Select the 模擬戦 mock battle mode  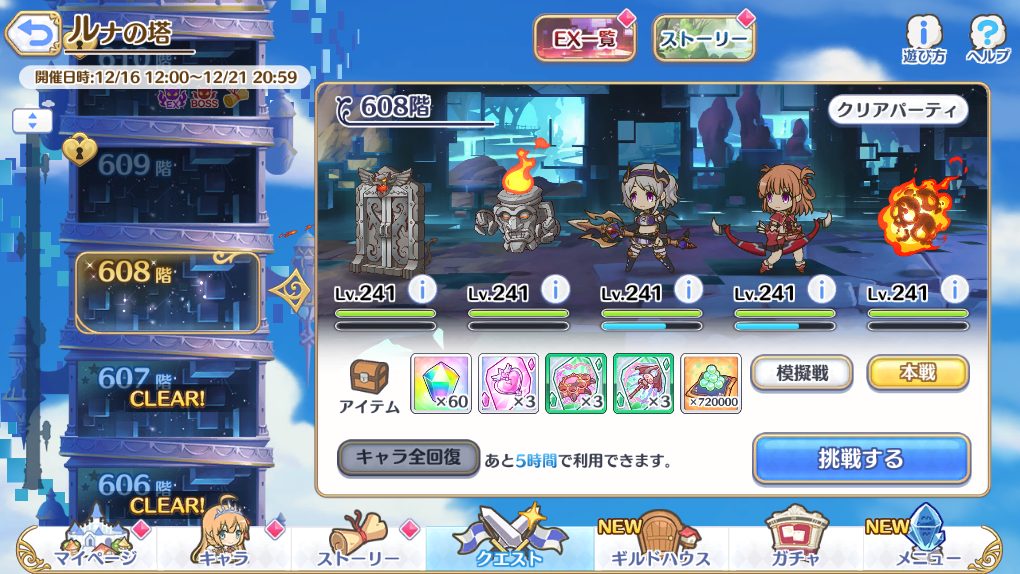coord(802,373)
